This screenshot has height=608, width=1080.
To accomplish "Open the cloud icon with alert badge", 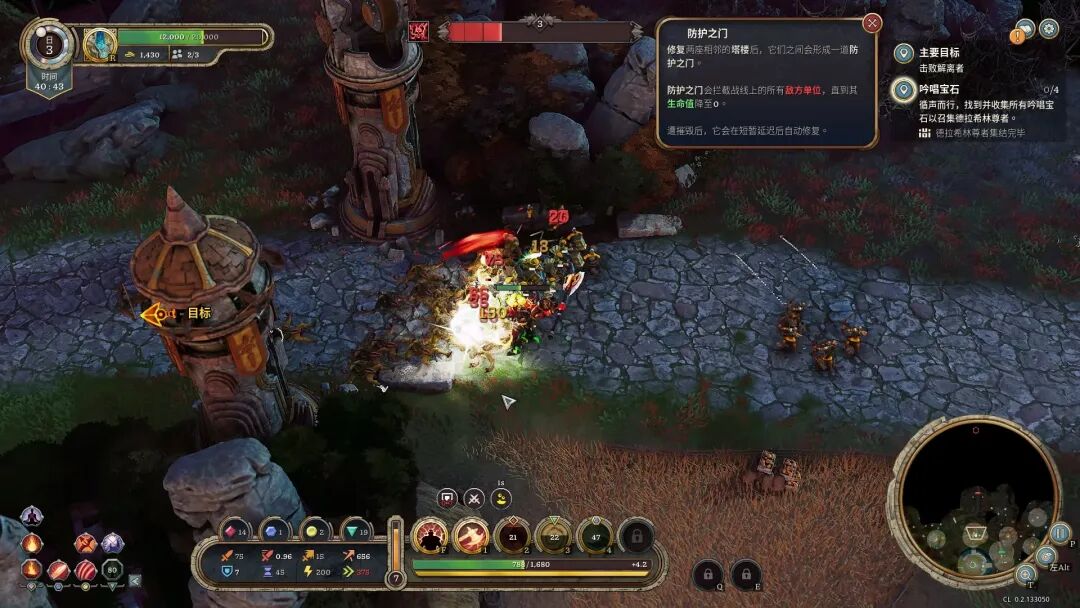I will (x=1024, y=29).
